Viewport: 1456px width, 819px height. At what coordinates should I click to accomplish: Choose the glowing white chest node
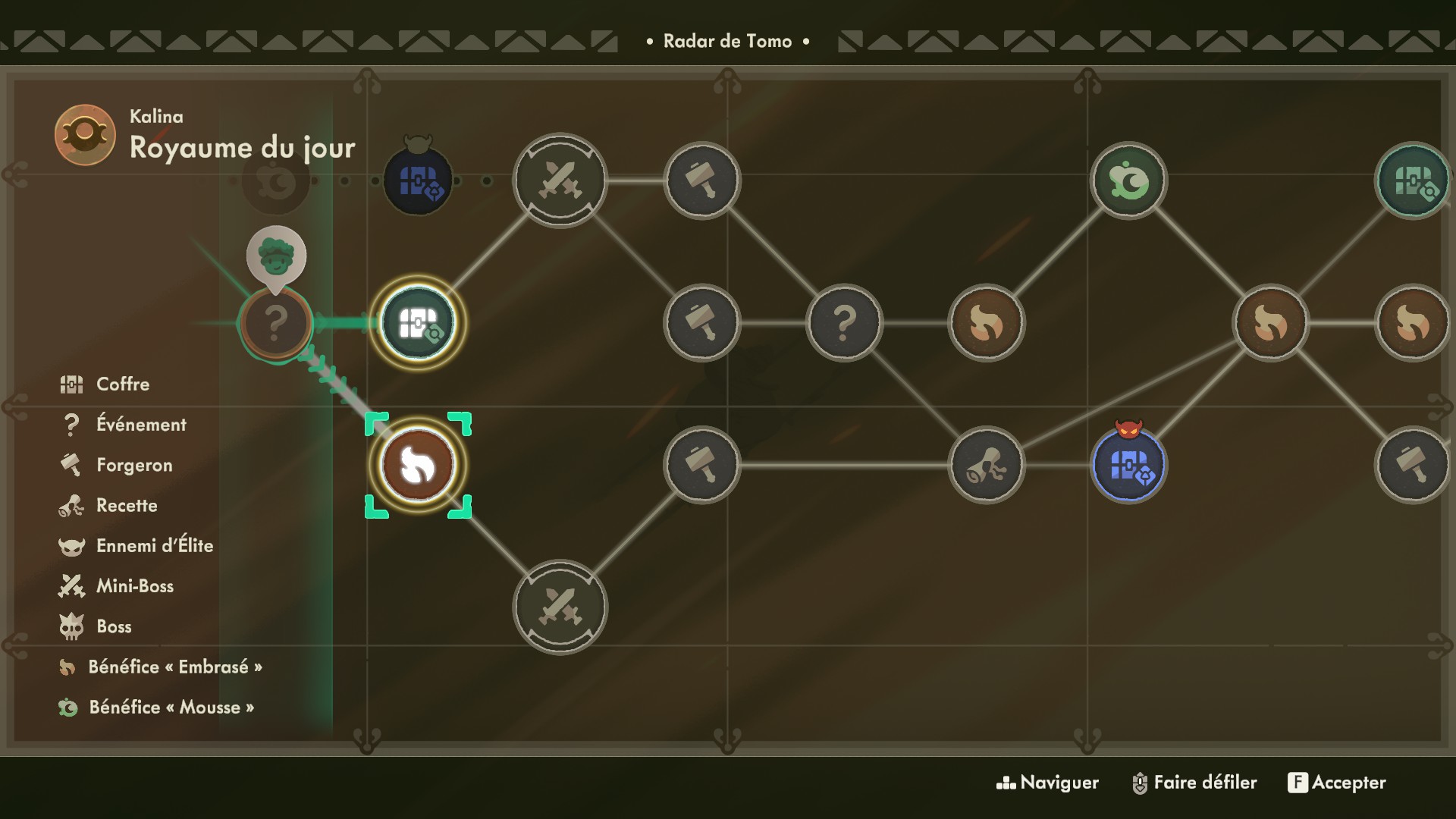coord(418,323)
